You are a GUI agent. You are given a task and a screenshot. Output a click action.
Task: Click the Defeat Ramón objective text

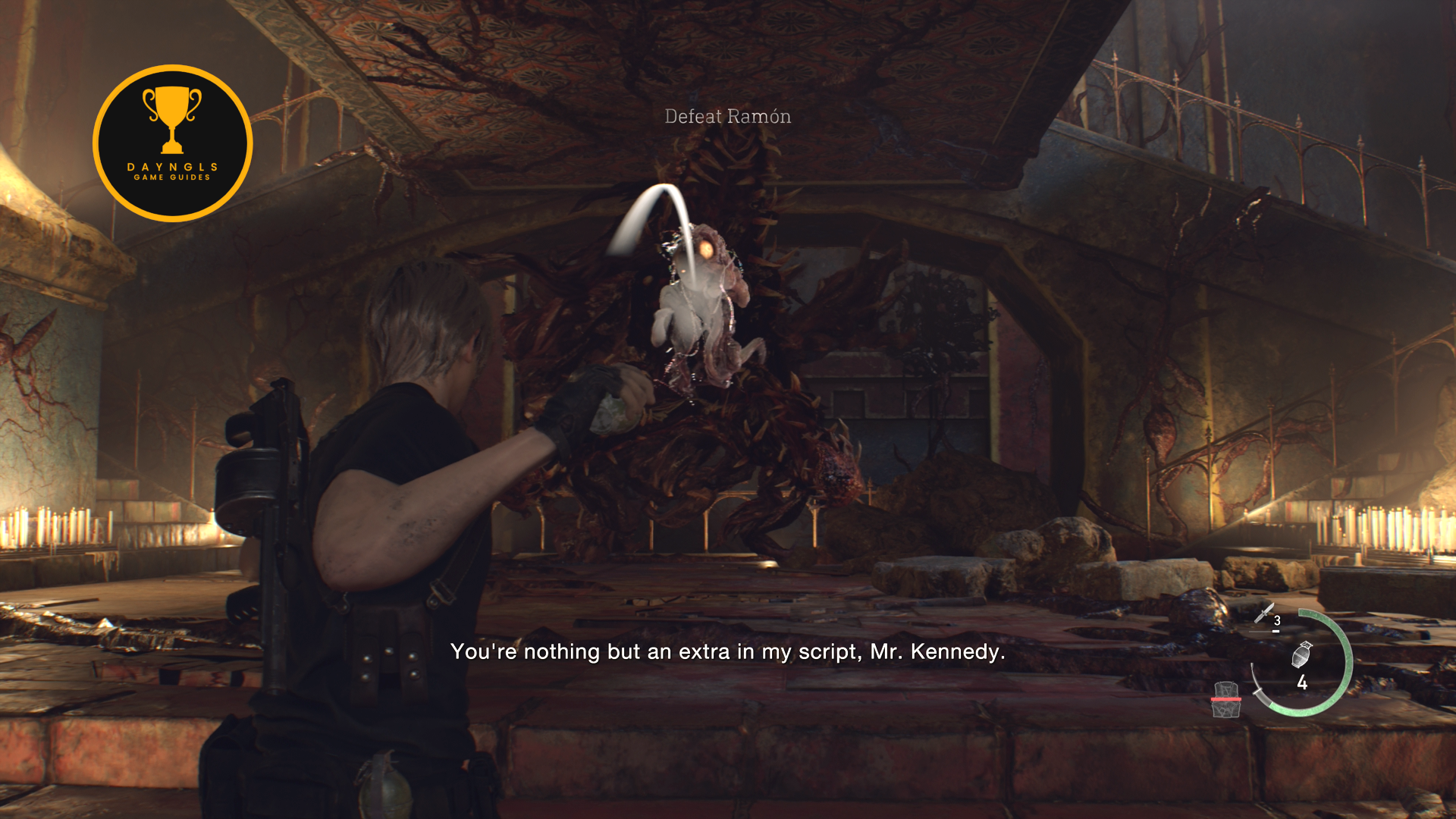pyautogui.click(x=727, y=117)
